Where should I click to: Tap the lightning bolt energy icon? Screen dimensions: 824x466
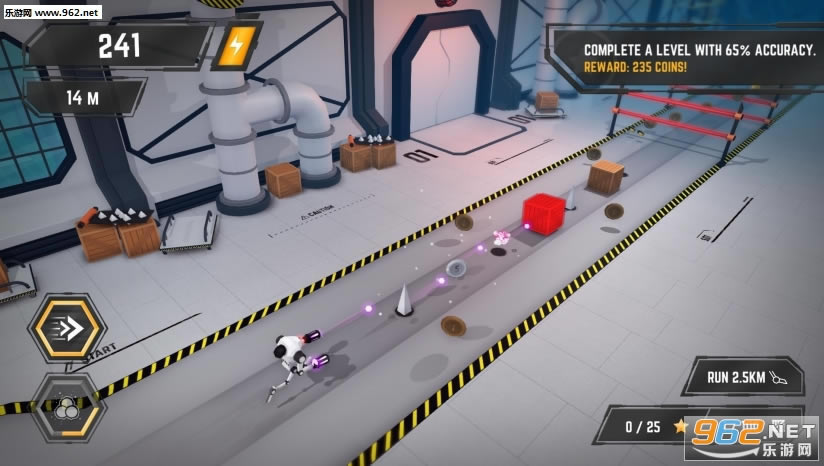pos(237,46)
